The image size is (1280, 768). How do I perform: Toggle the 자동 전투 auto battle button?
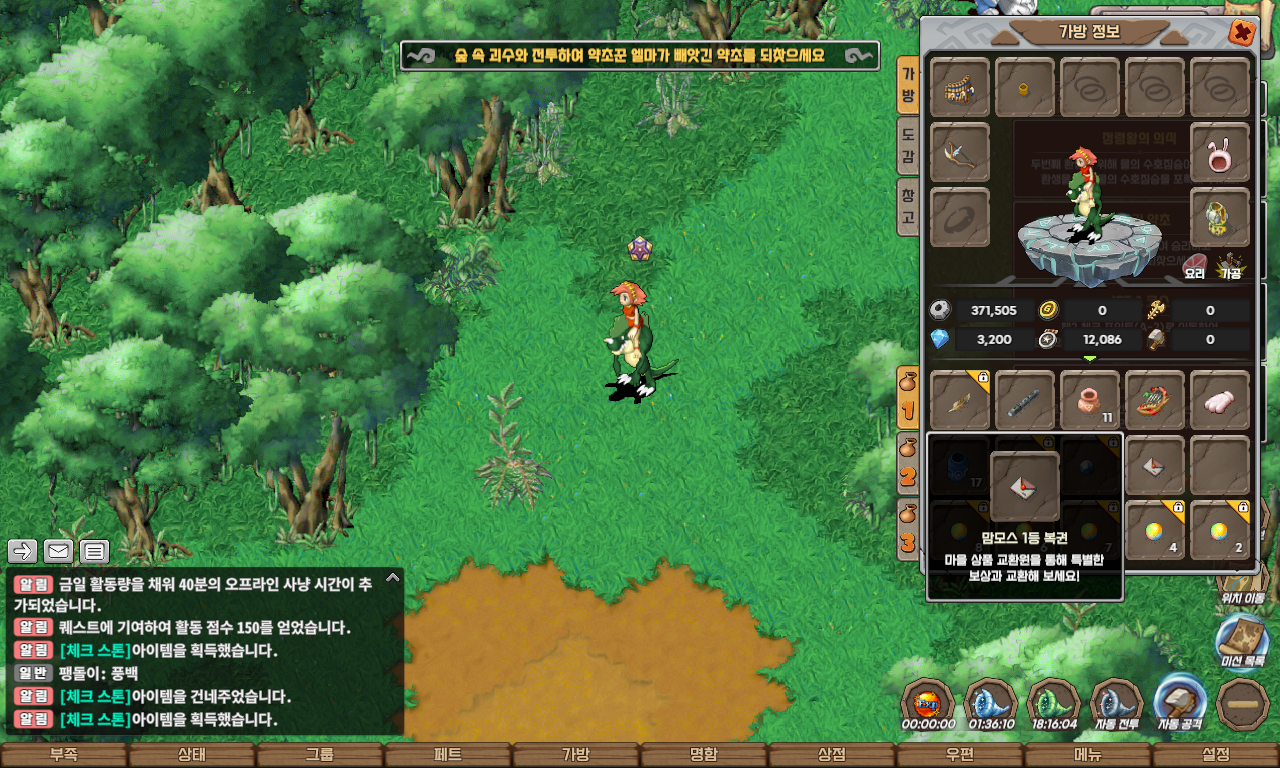(1116, 705)
